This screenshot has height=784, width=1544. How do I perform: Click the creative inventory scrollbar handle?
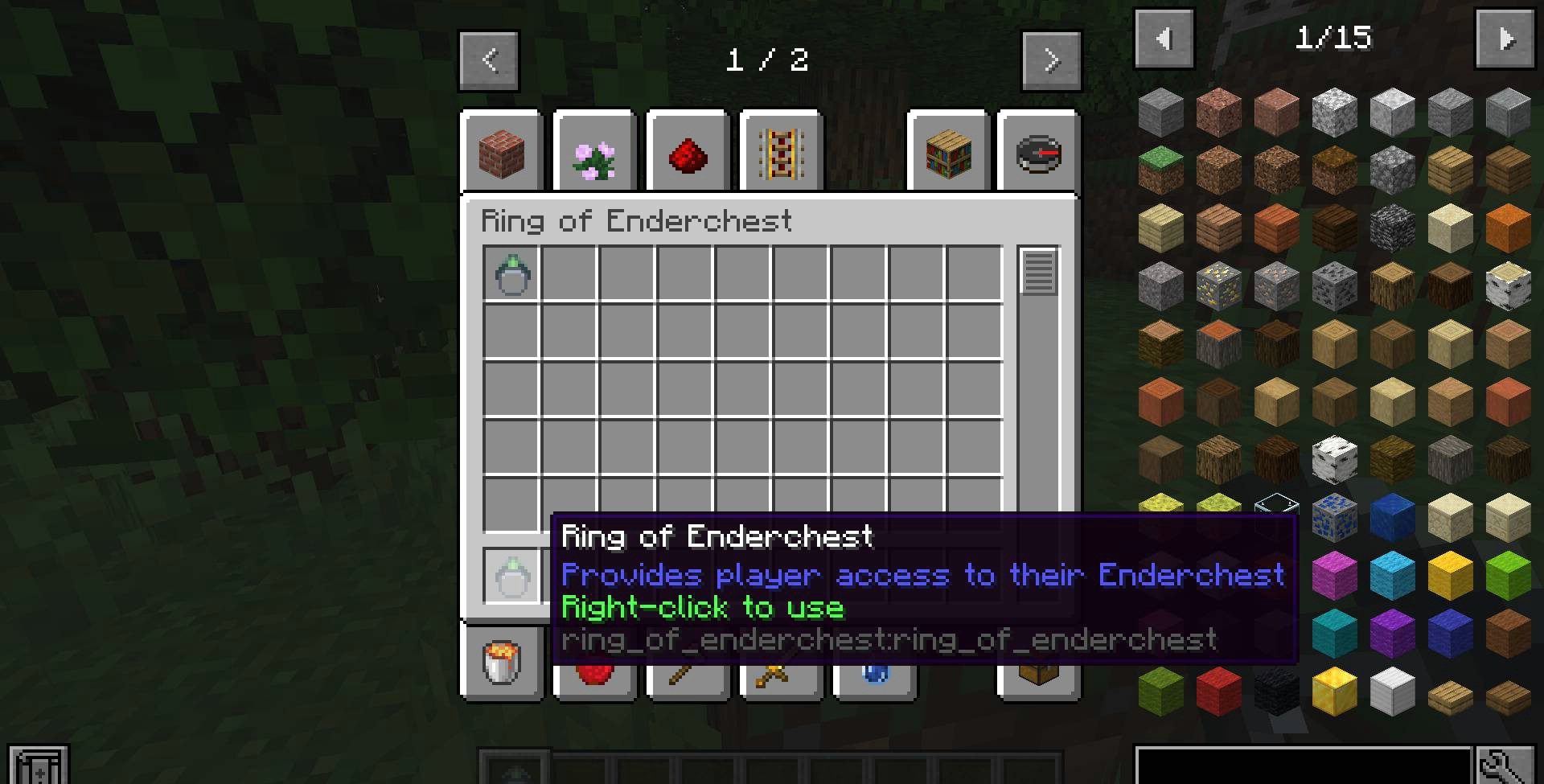click(x=1038, y=271)
